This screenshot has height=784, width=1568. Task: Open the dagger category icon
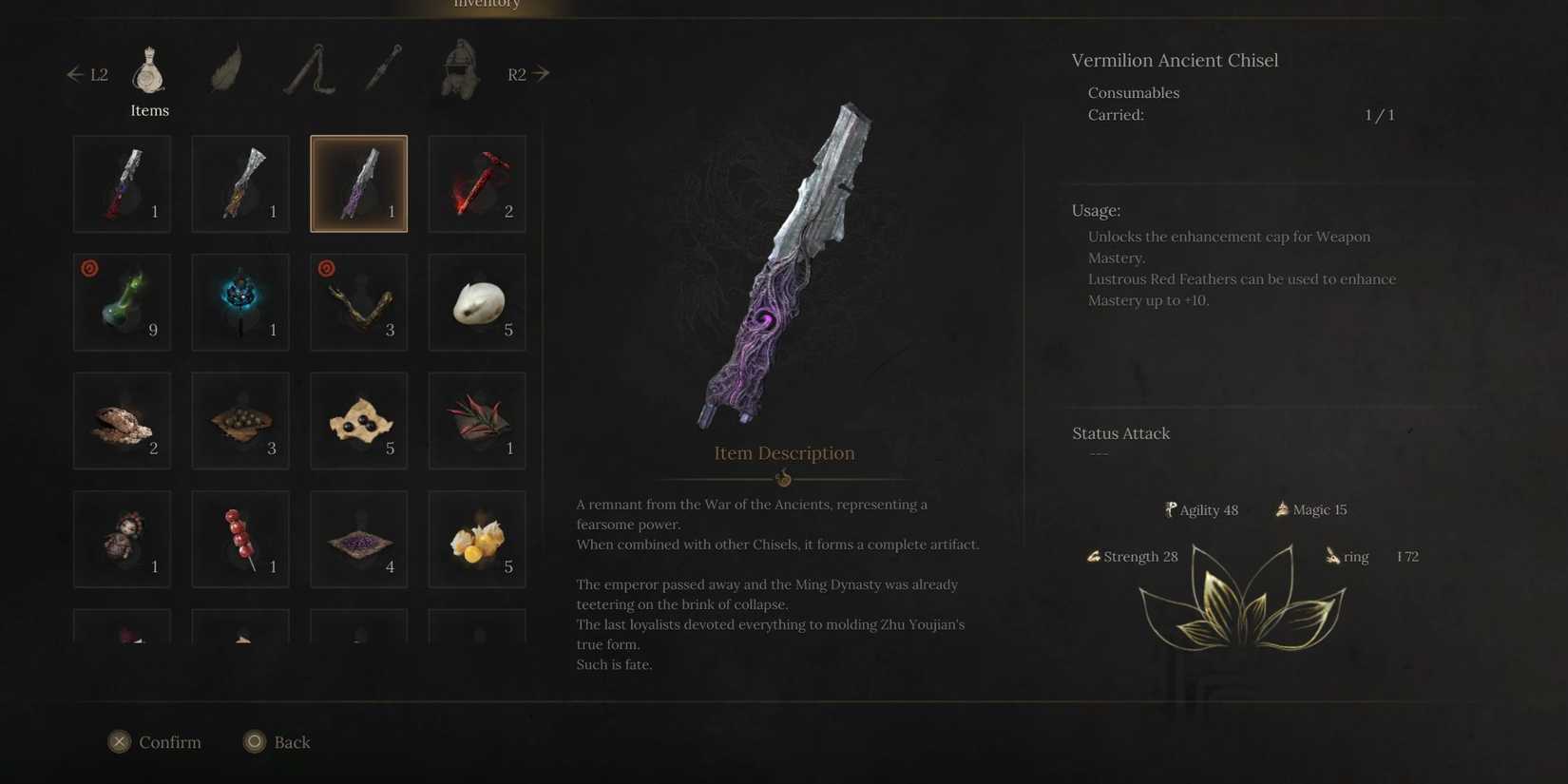[x=382, y=67]
